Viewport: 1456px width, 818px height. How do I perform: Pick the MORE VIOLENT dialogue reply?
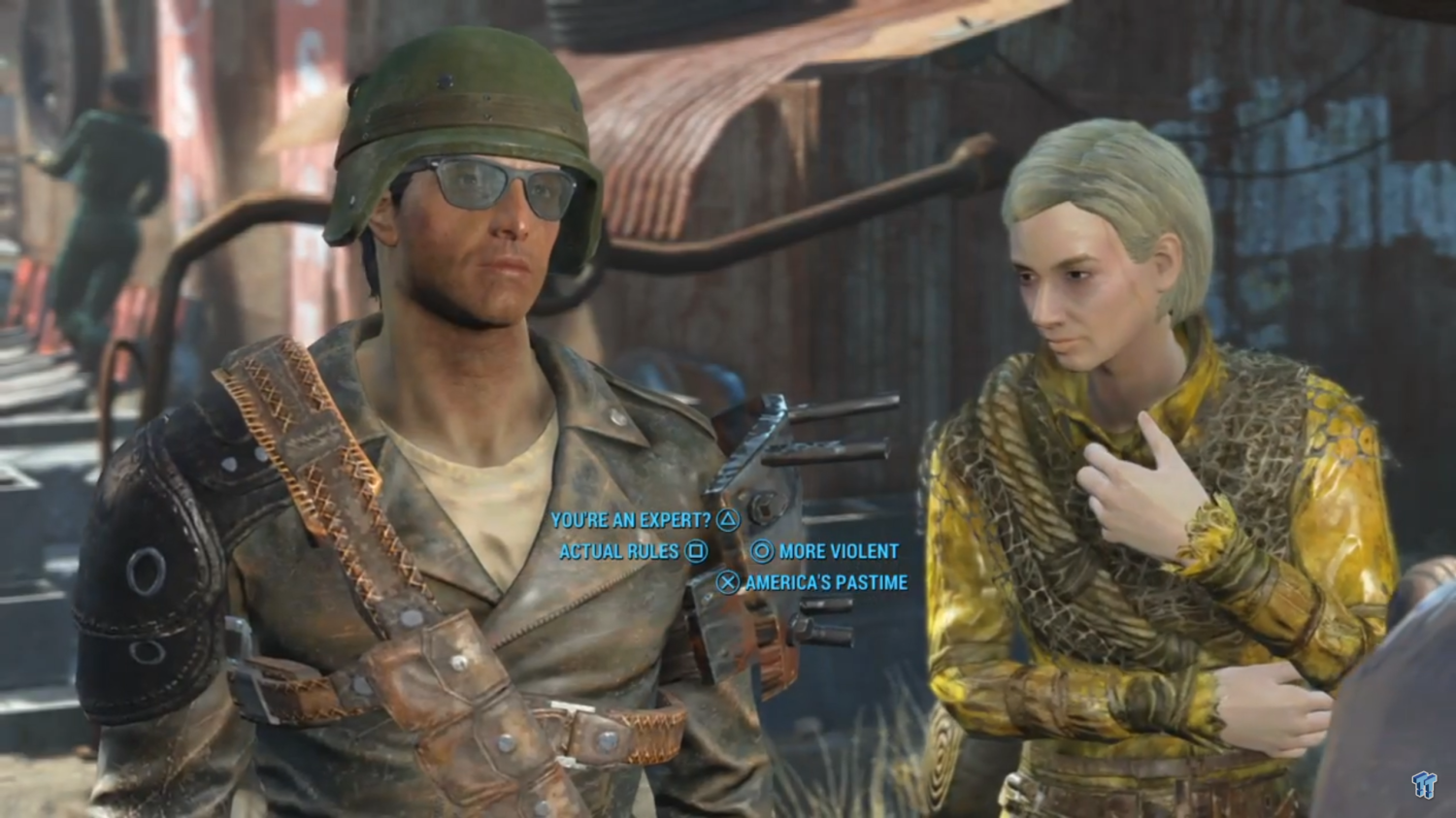coord(837,551)
